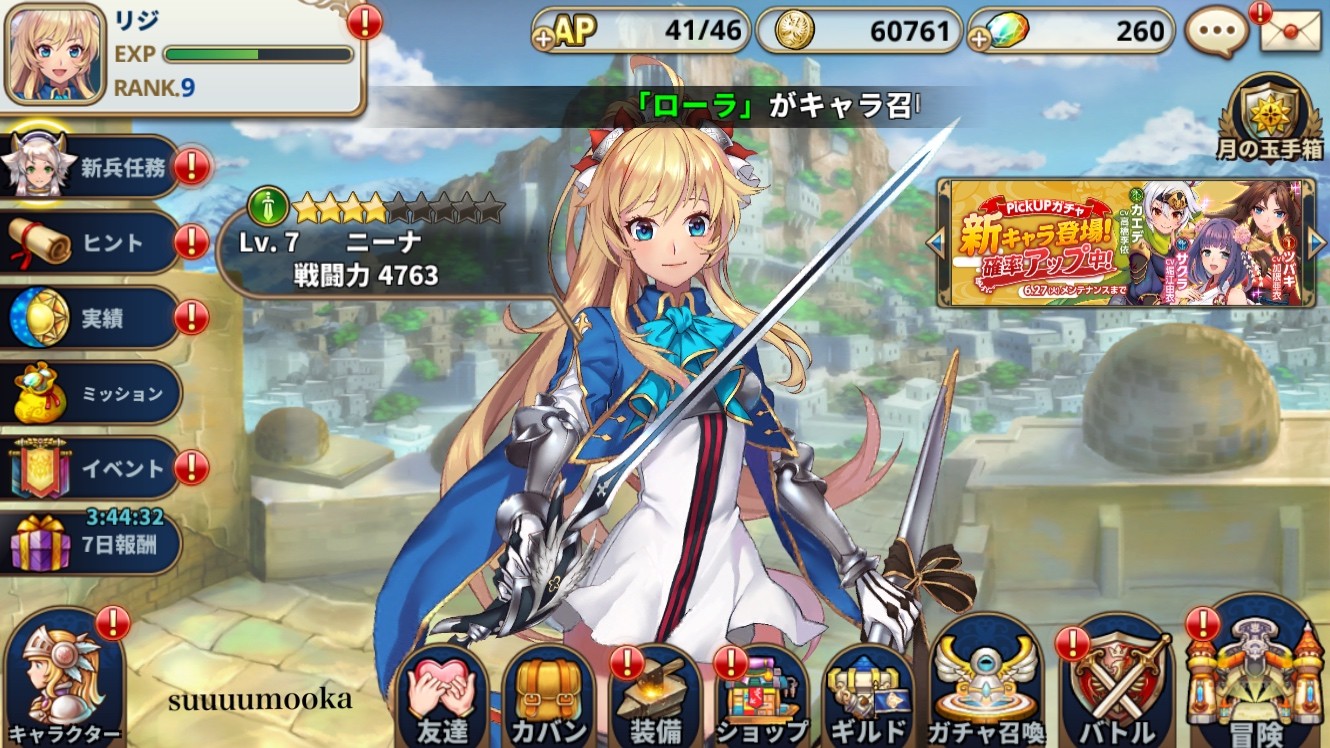Open the chat speech bubble
This screenshot has height=748, width=1330.
1217,32
